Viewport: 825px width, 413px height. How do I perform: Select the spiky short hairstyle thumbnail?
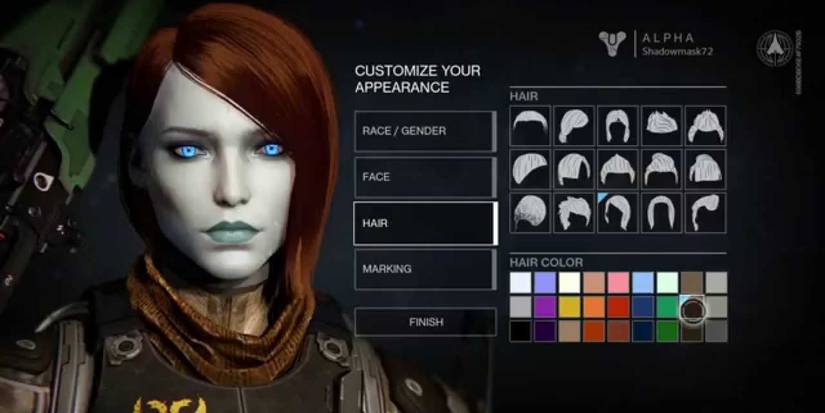pyautogui.click(x=574, y=212)
